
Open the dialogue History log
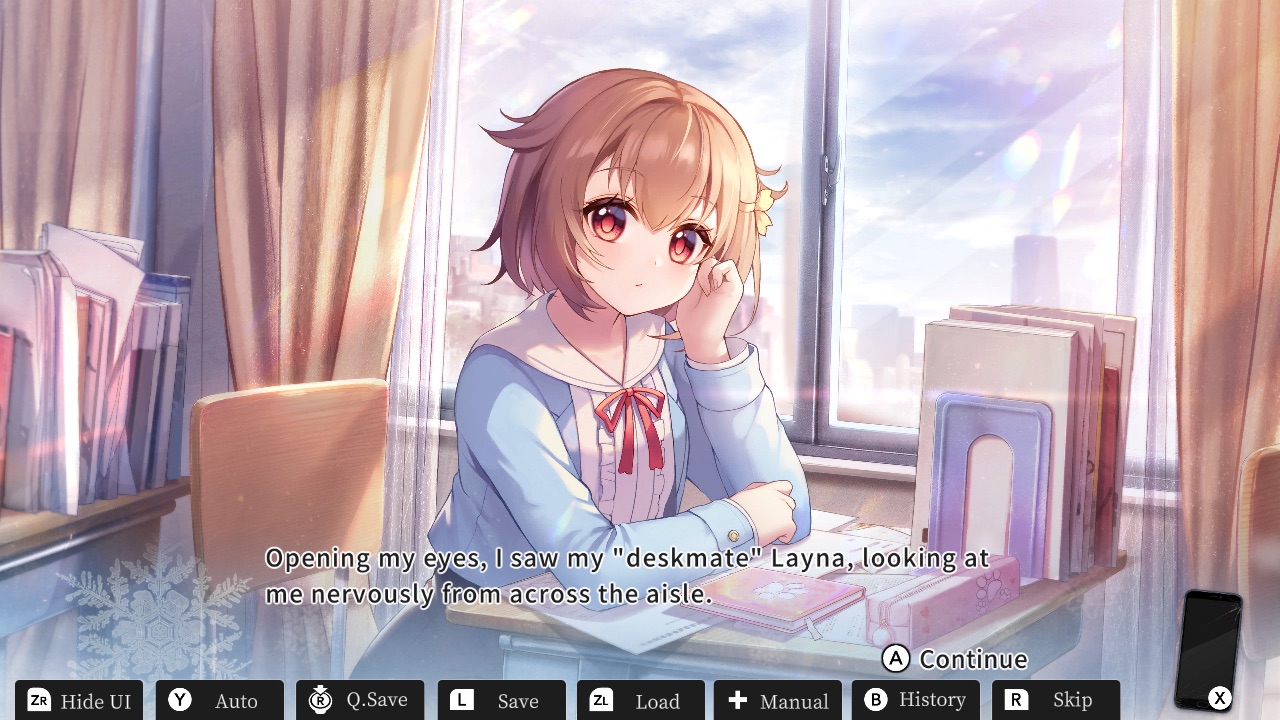pyautogui.click(x=916, y=700)
